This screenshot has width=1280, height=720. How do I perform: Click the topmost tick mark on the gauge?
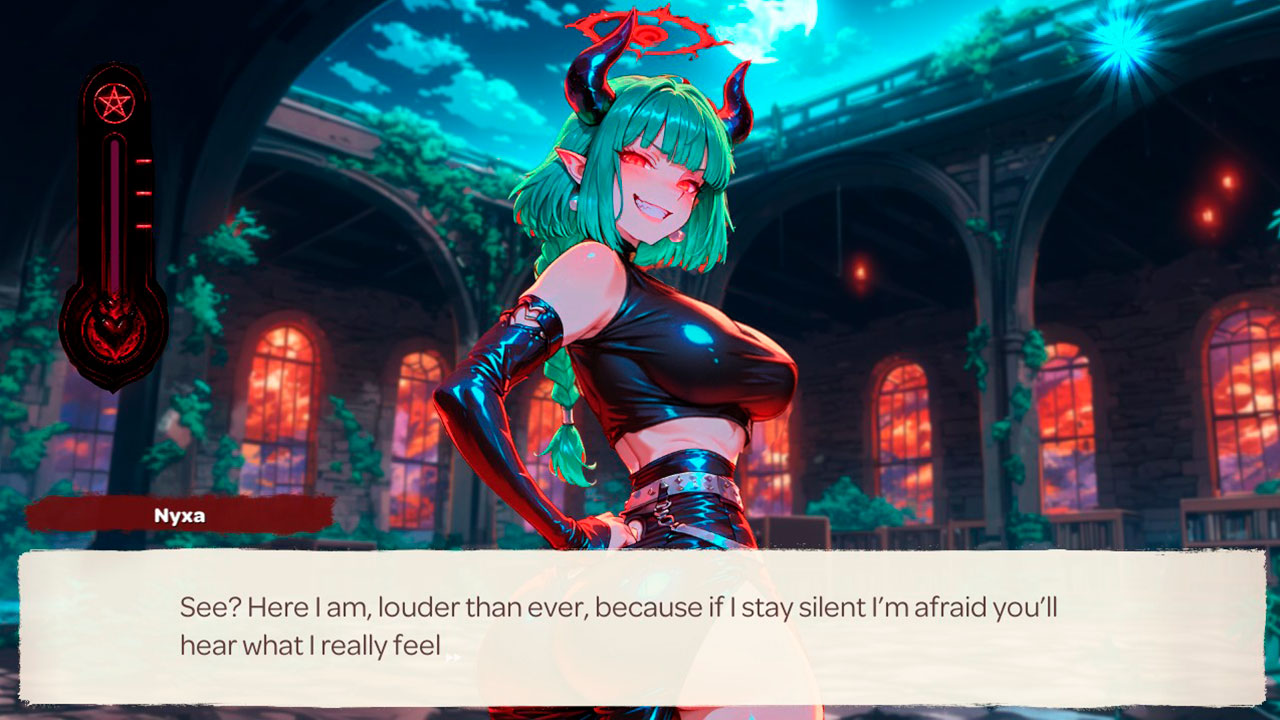141,160
